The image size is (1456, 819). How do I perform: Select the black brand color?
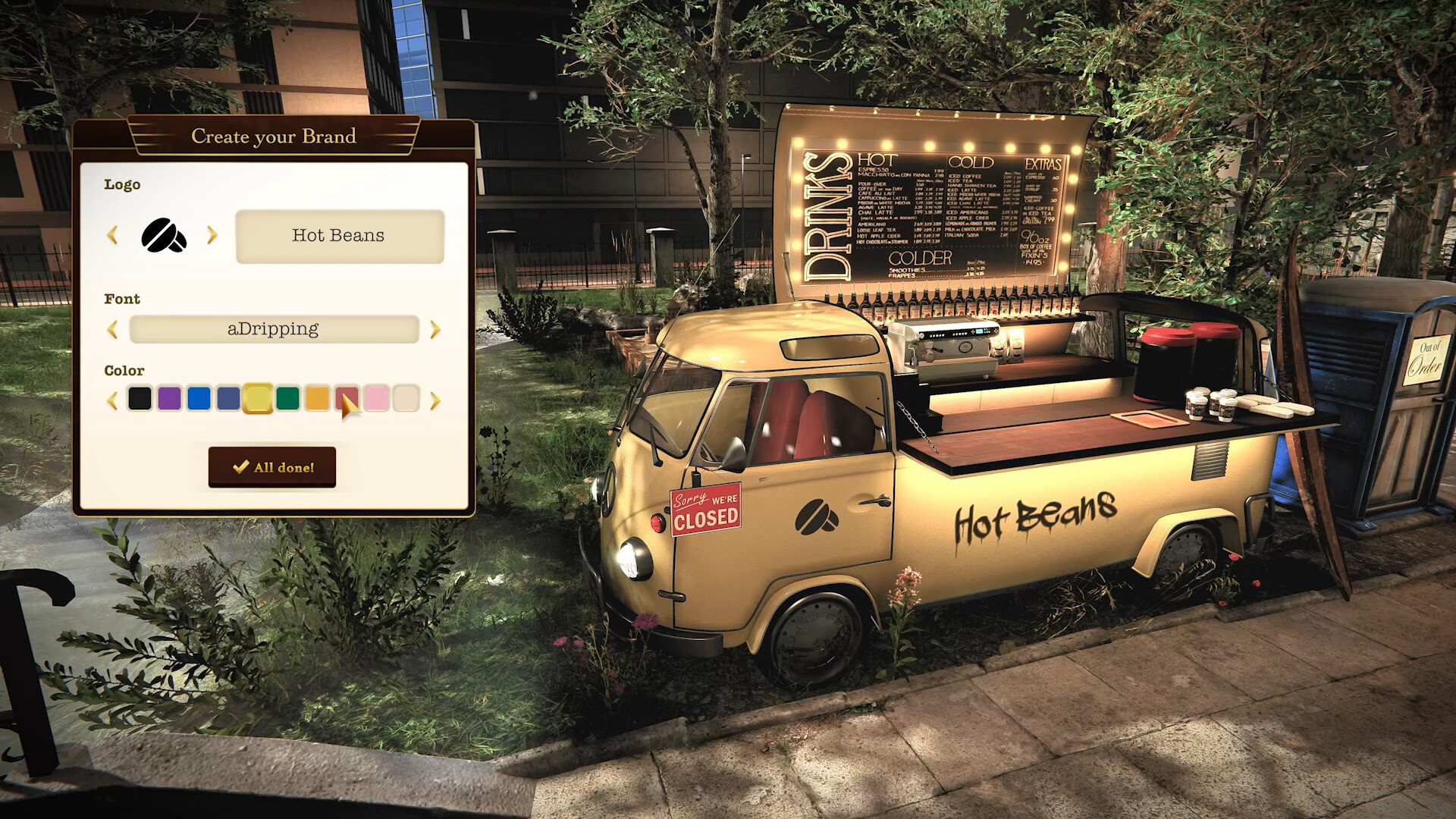click(140, 397)
